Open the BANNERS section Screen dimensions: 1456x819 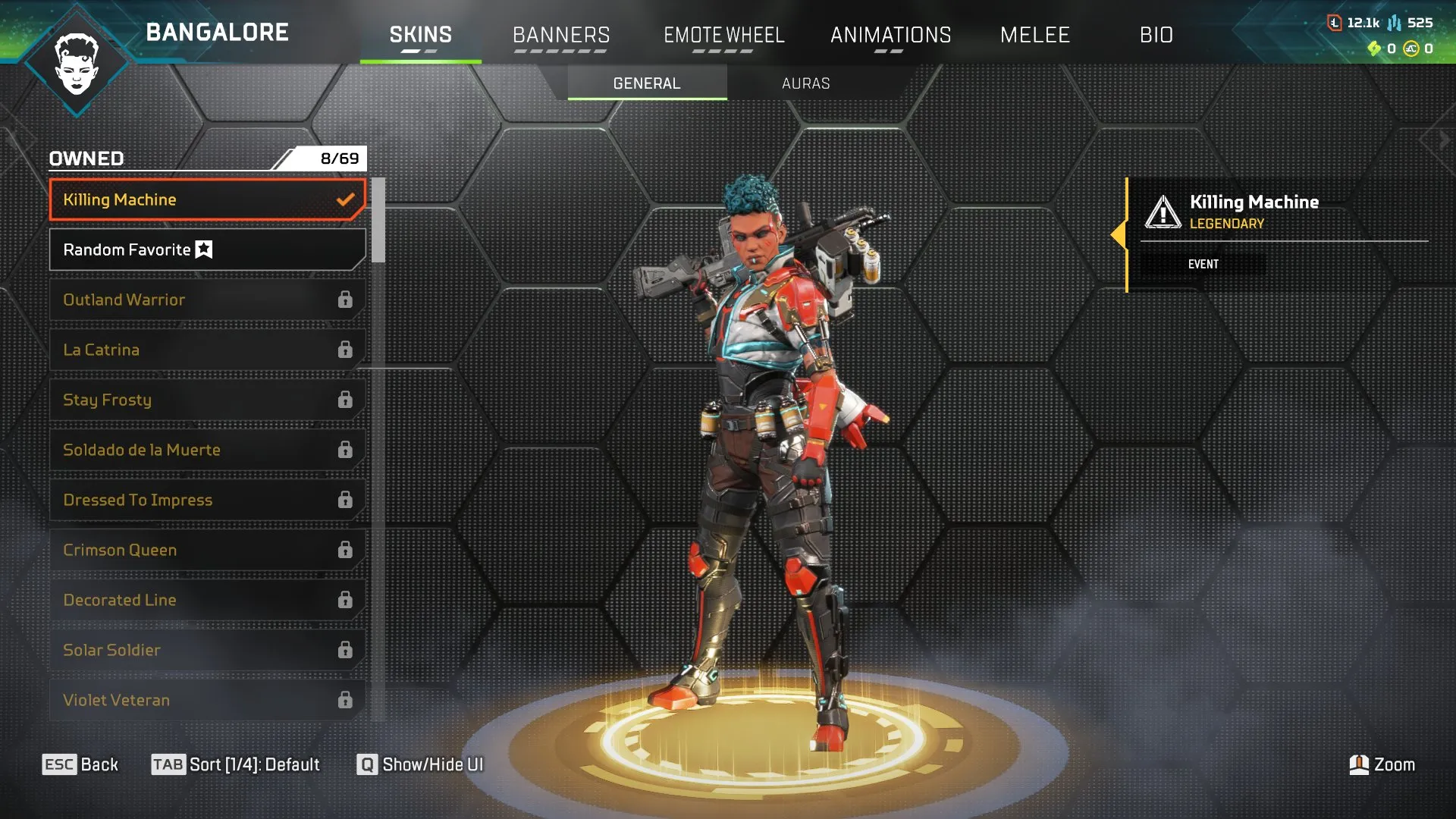(x=561, y=34)
